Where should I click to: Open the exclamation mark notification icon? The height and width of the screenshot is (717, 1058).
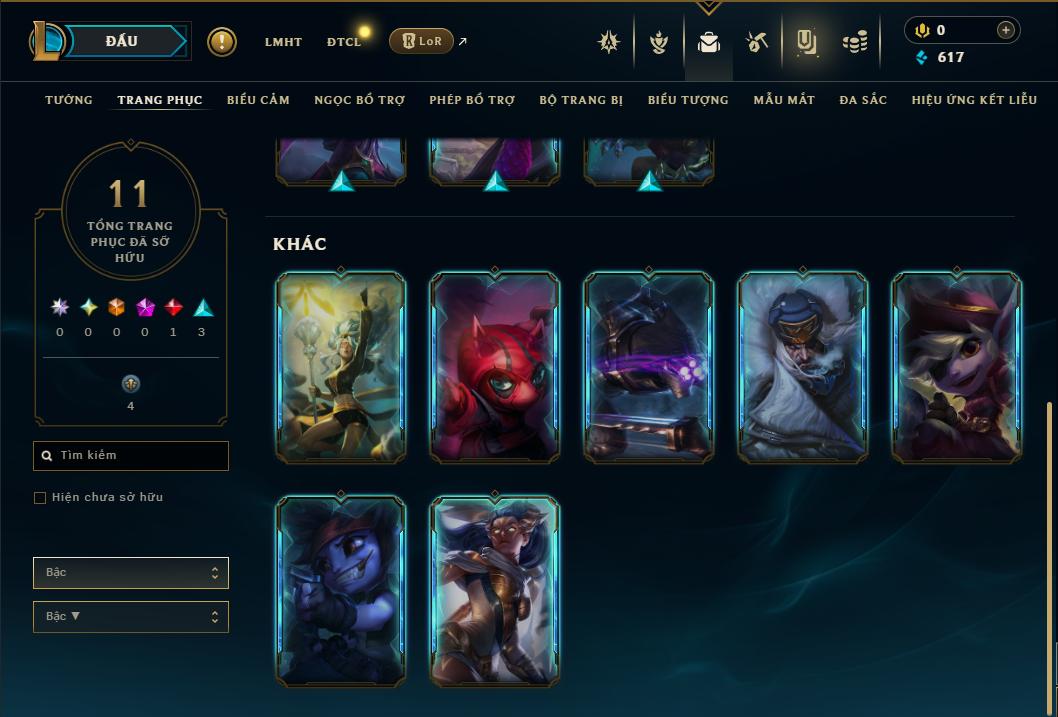tap(222, 41)
